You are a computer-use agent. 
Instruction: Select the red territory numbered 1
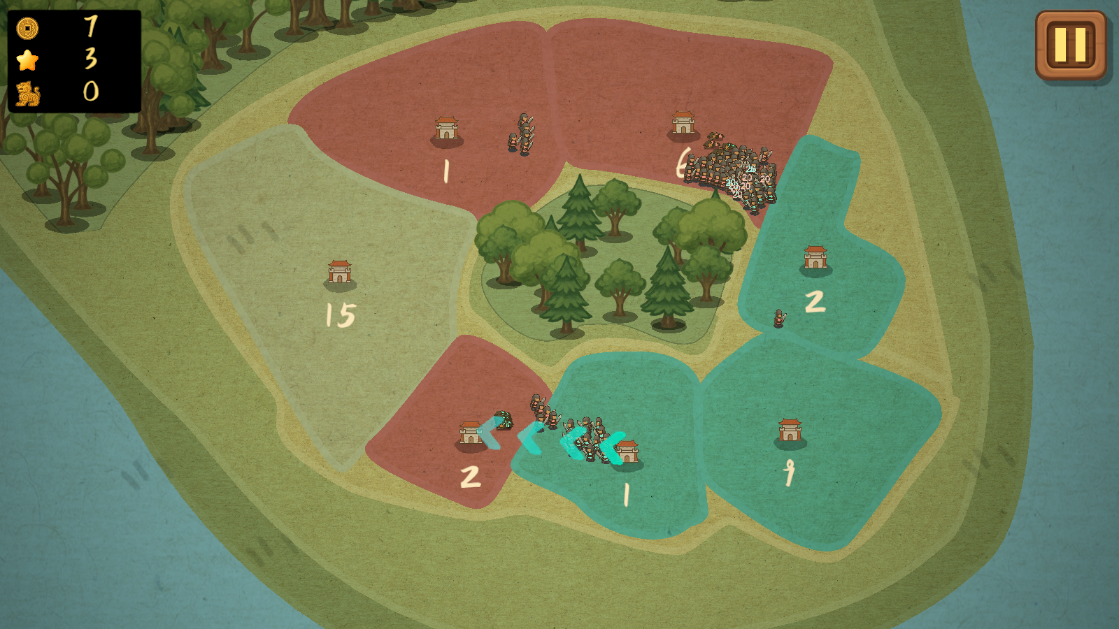pyautogui.click(x=446, y=131)
